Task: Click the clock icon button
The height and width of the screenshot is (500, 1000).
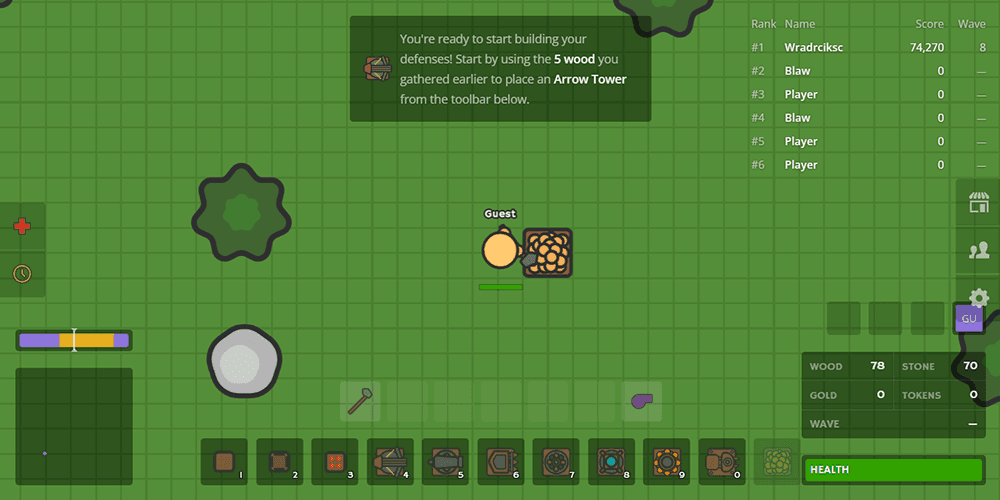Action: pos(22,272)
